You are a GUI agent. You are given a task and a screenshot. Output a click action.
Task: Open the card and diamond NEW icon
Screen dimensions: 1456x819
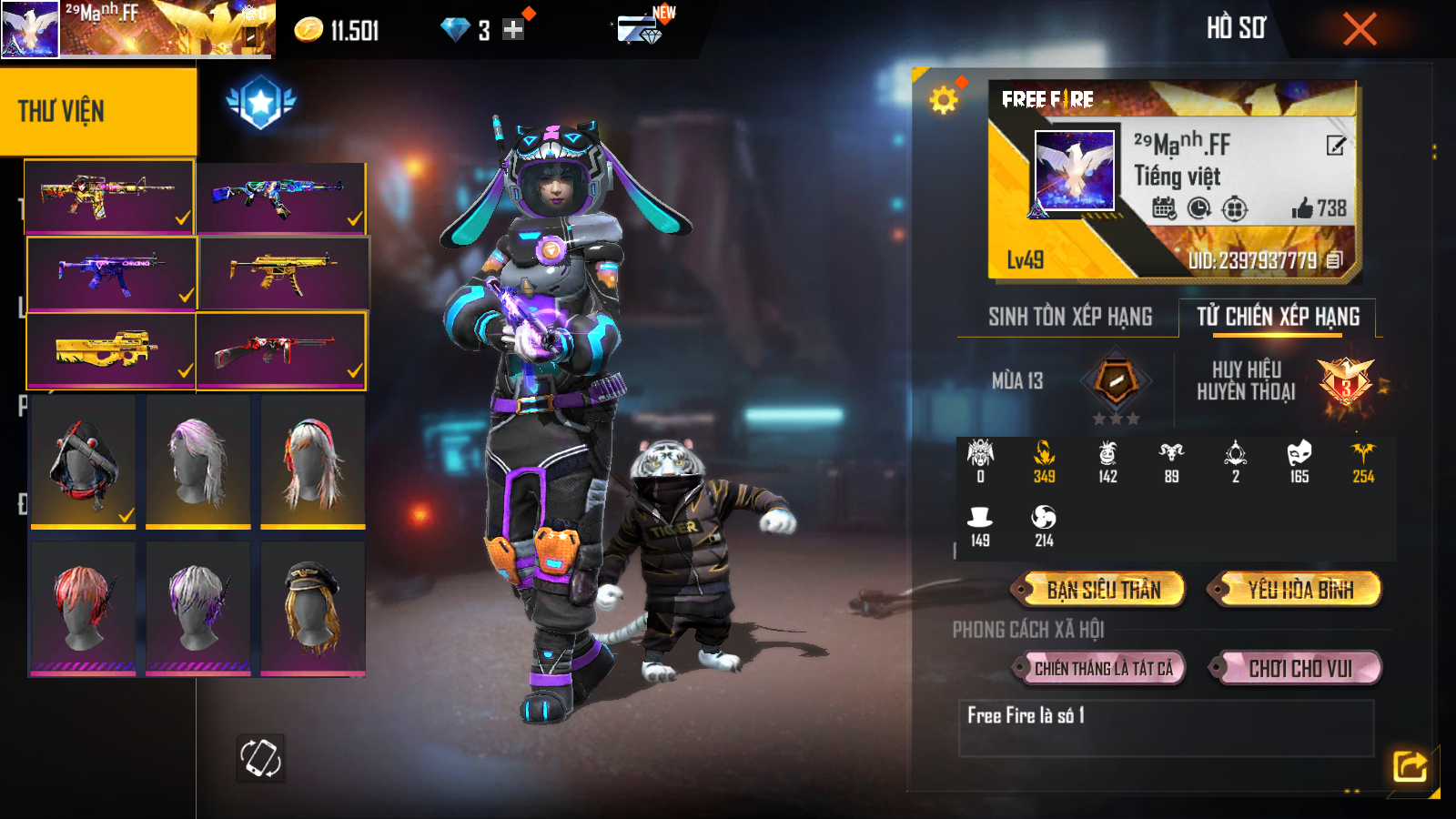(x=640, y=29)
